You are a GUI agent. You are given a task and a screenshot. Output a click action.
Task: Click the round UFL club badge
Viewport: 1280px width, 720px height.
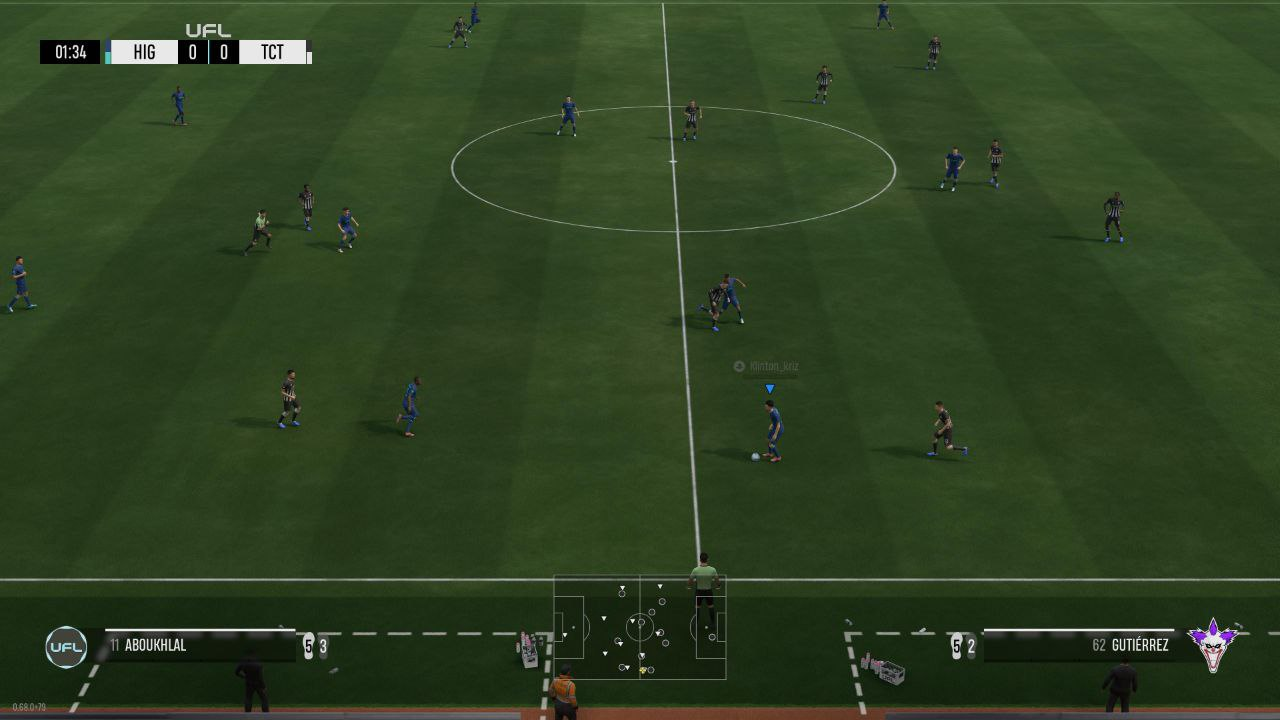tap(66, 647)
